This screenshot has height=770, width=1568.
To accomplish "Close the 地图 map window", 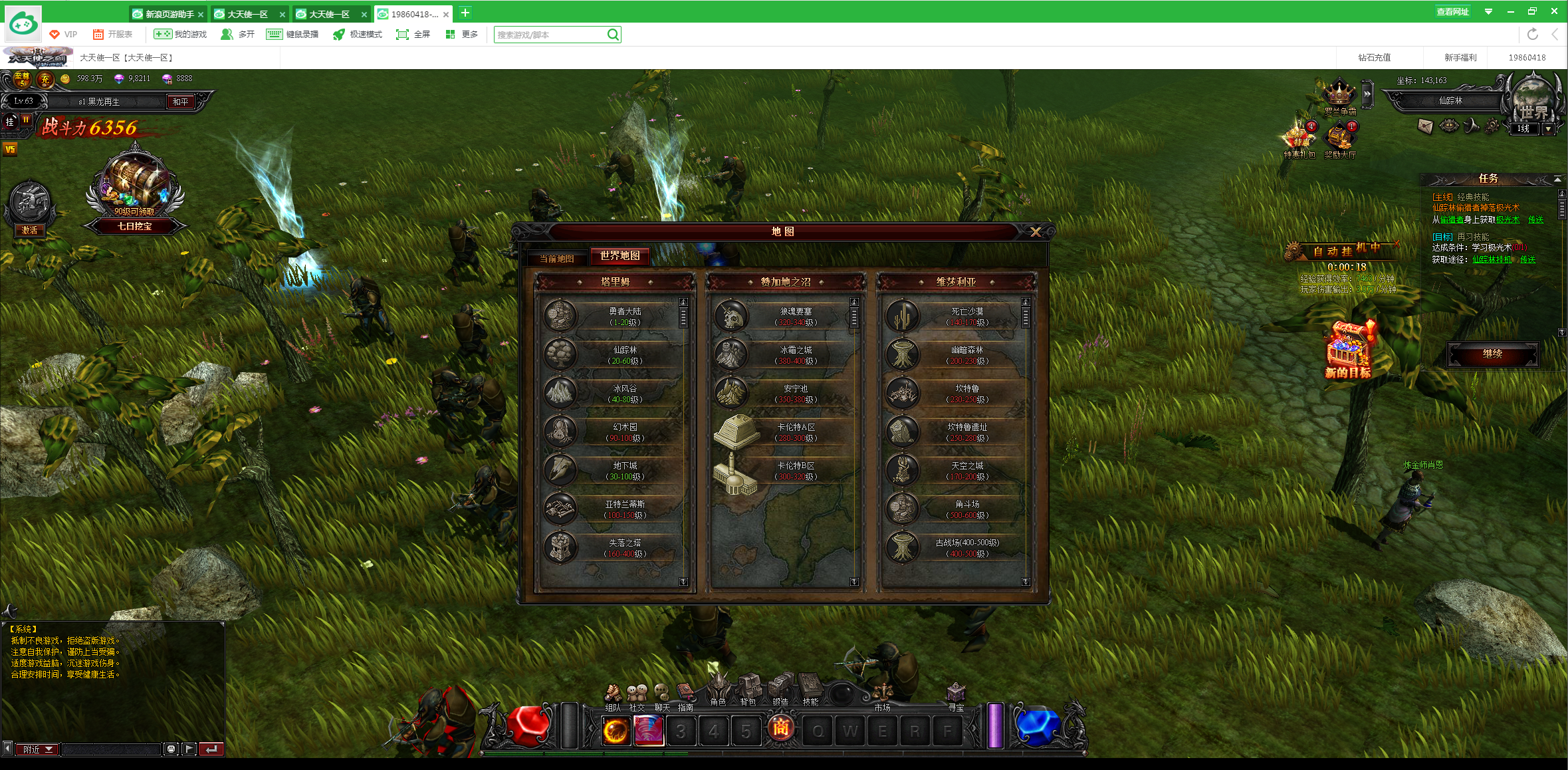I will (x=1035, y=231).
